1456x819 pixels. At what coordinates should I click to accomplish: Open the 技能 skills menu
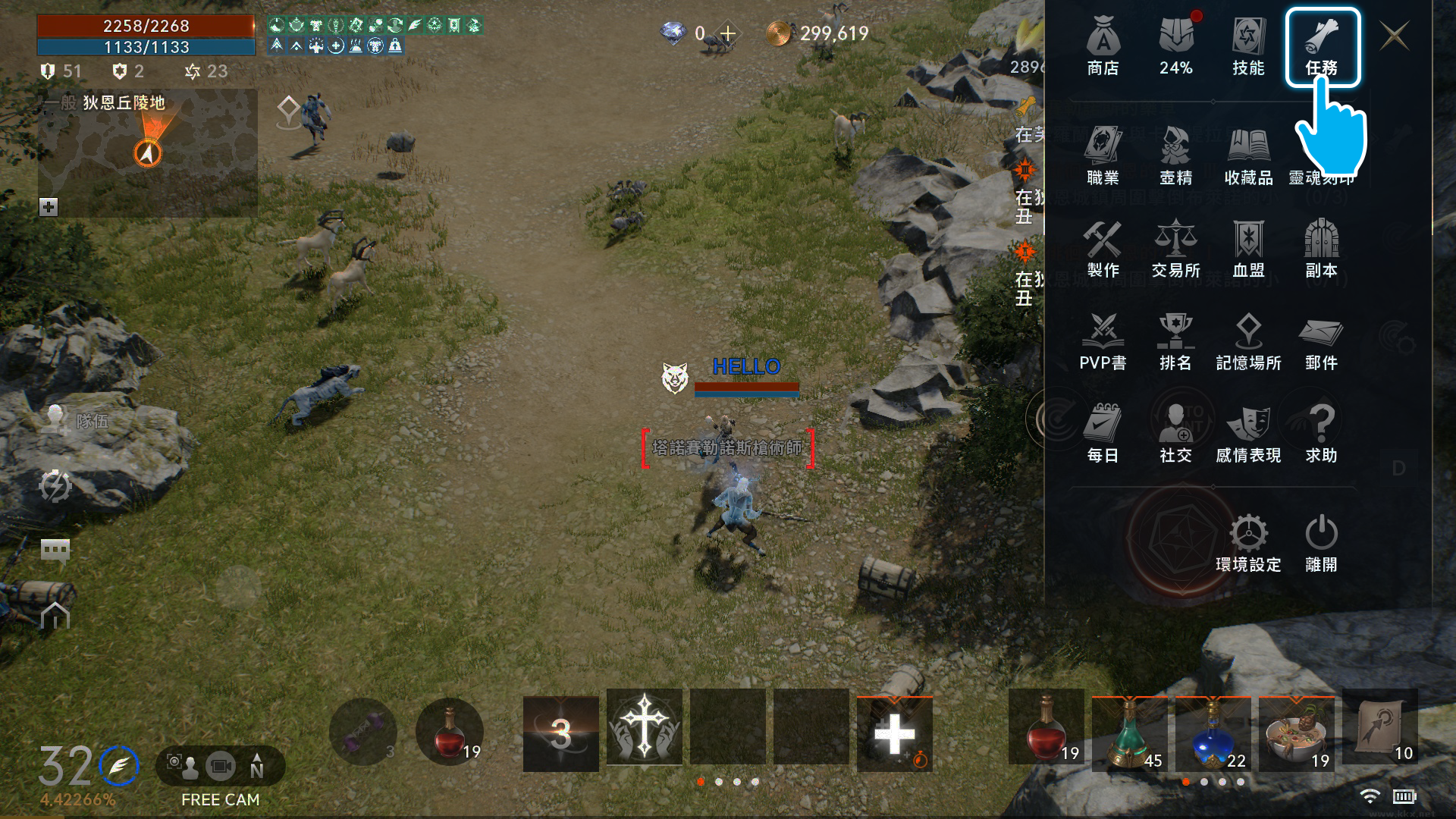pyautogui.click(x=1248, y=45)
